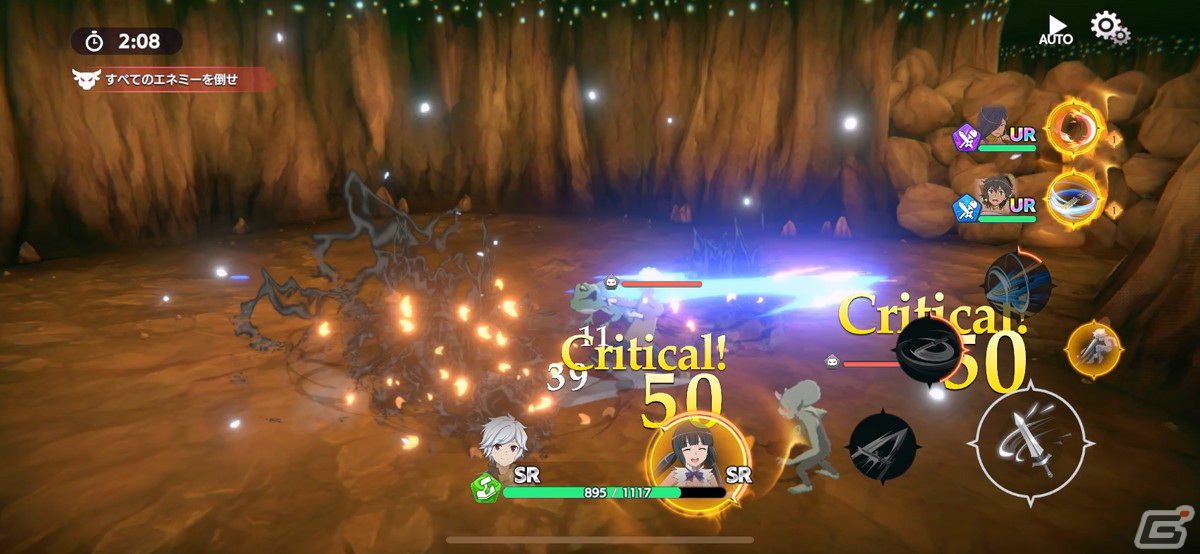Open the gear settings menu
This screenshot has height=554, width=1200.
tap(1108, 27)
